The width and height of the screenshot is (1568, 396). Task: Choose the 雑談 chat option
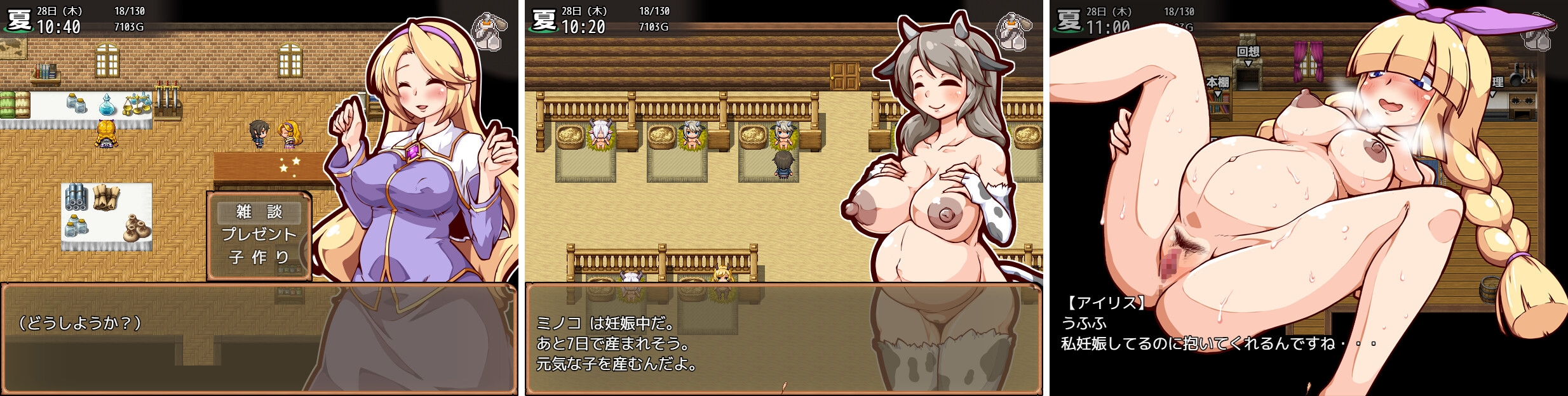point(259,211)
